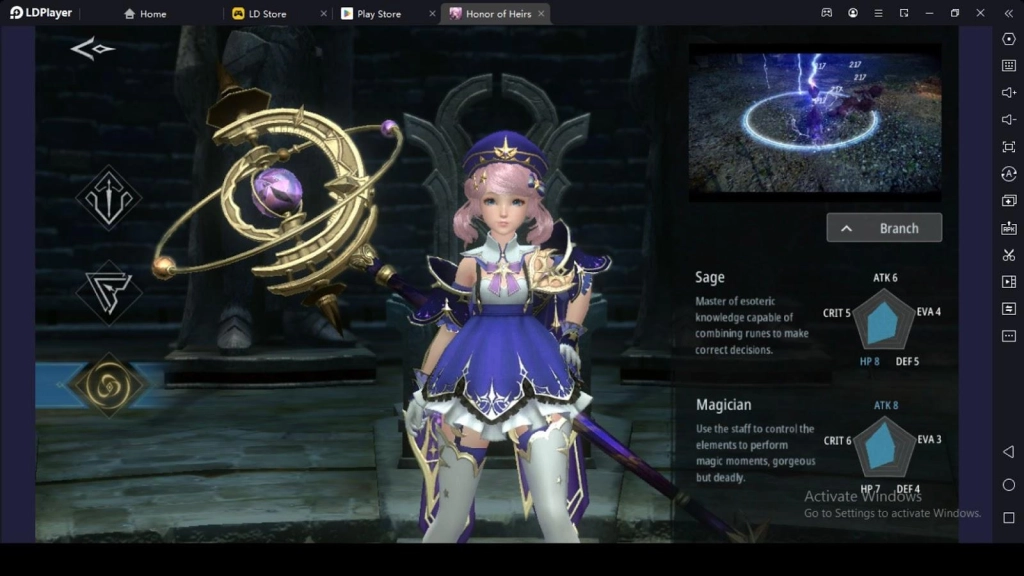Go back using the arrow button
Screen dimensions: 1024x576
[91, 49]
